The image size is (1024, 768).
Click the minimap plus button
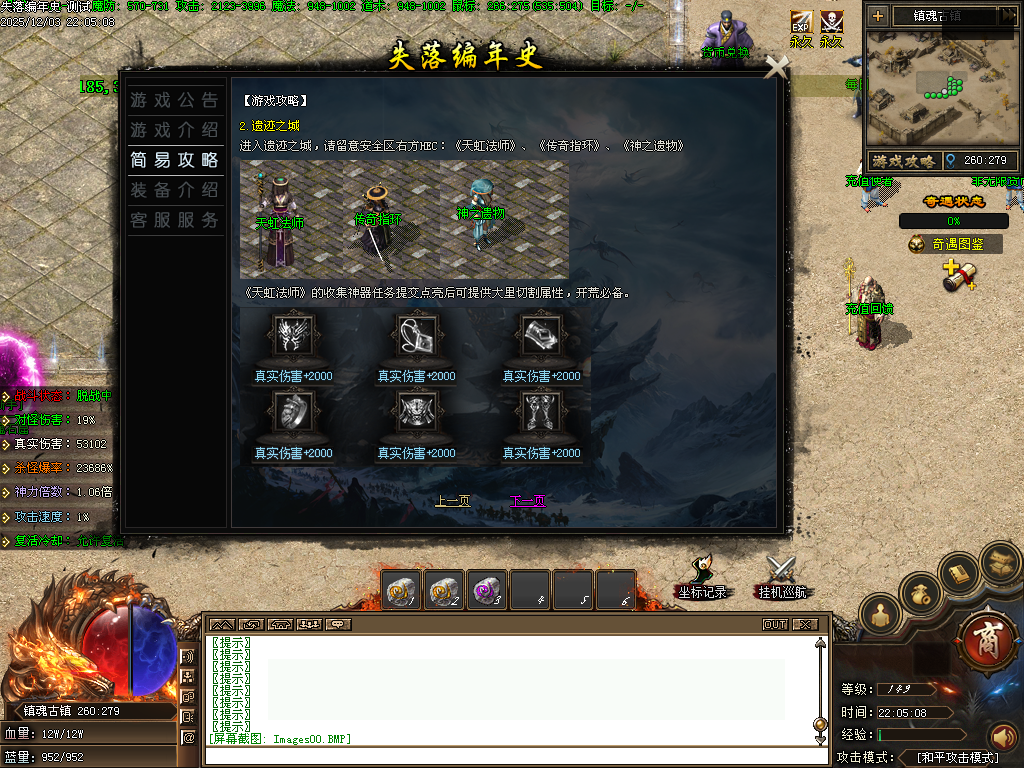[x=878, y=16]
